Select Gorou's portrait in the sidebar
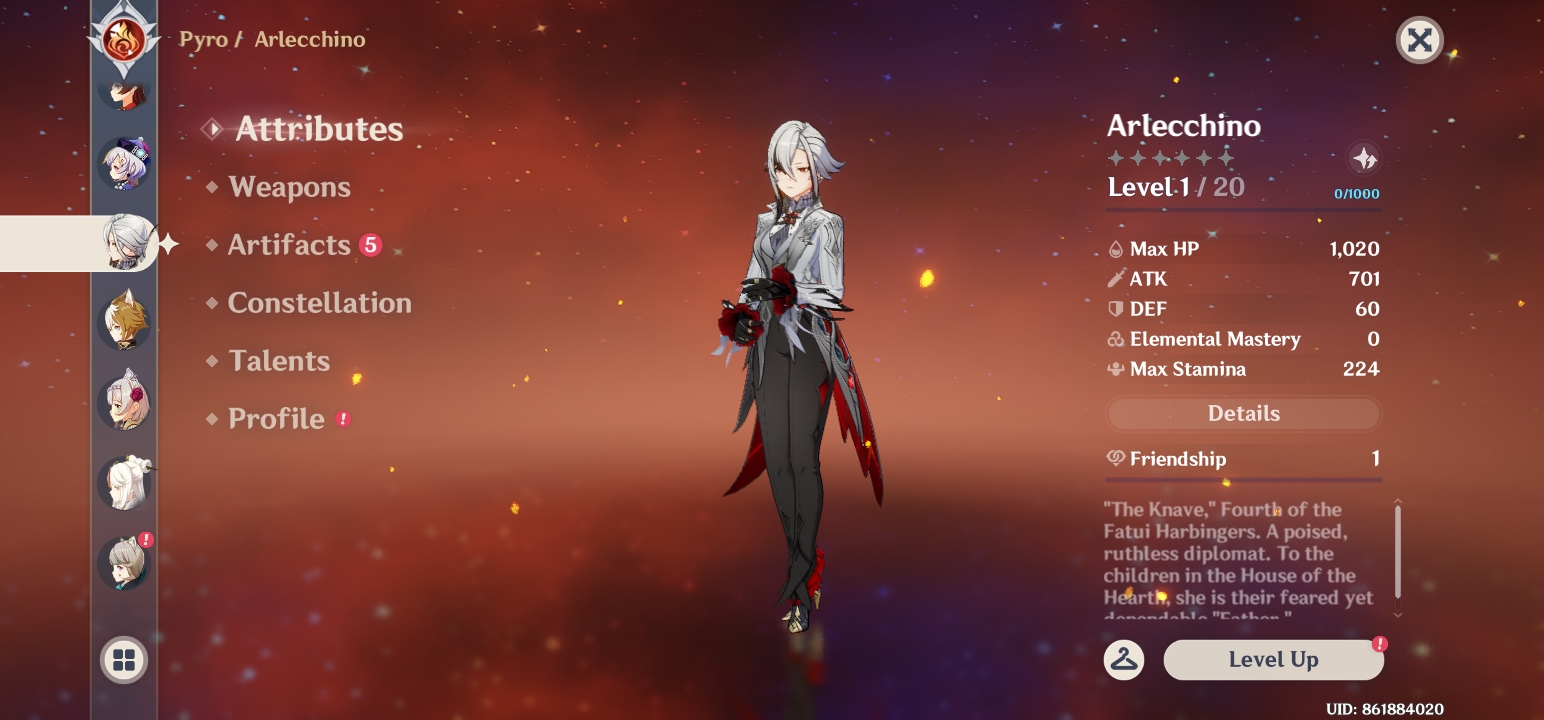Image resolution: width=1544 pixels, height=720 pixels. 124,320
